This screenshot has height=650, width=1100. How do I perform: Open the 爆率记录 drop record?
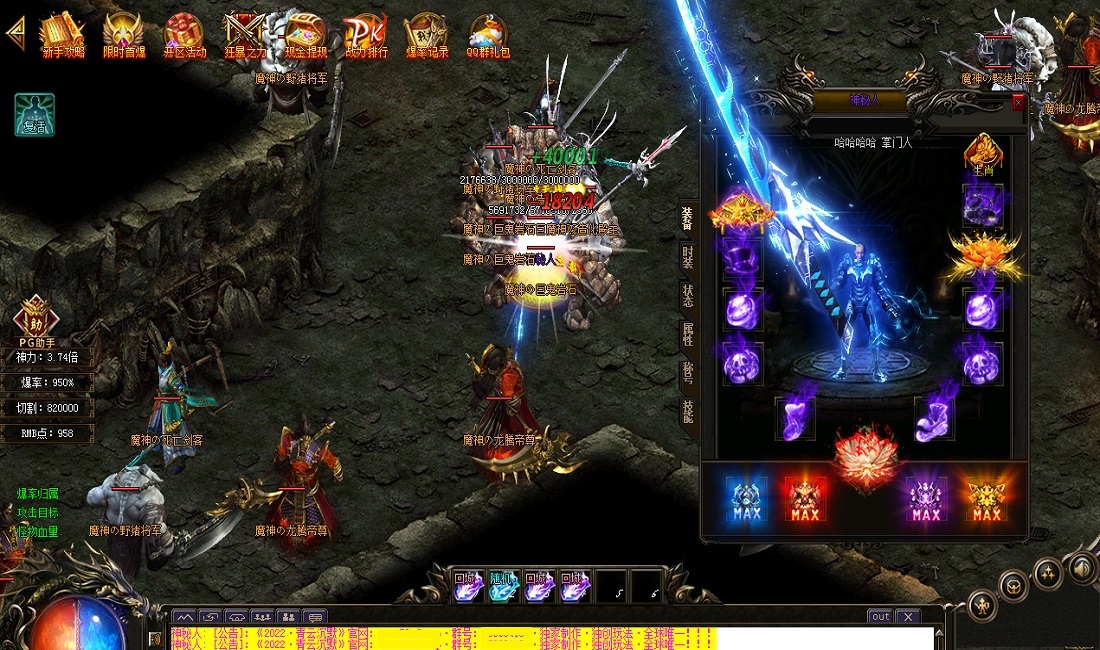[x=427, y=35]
